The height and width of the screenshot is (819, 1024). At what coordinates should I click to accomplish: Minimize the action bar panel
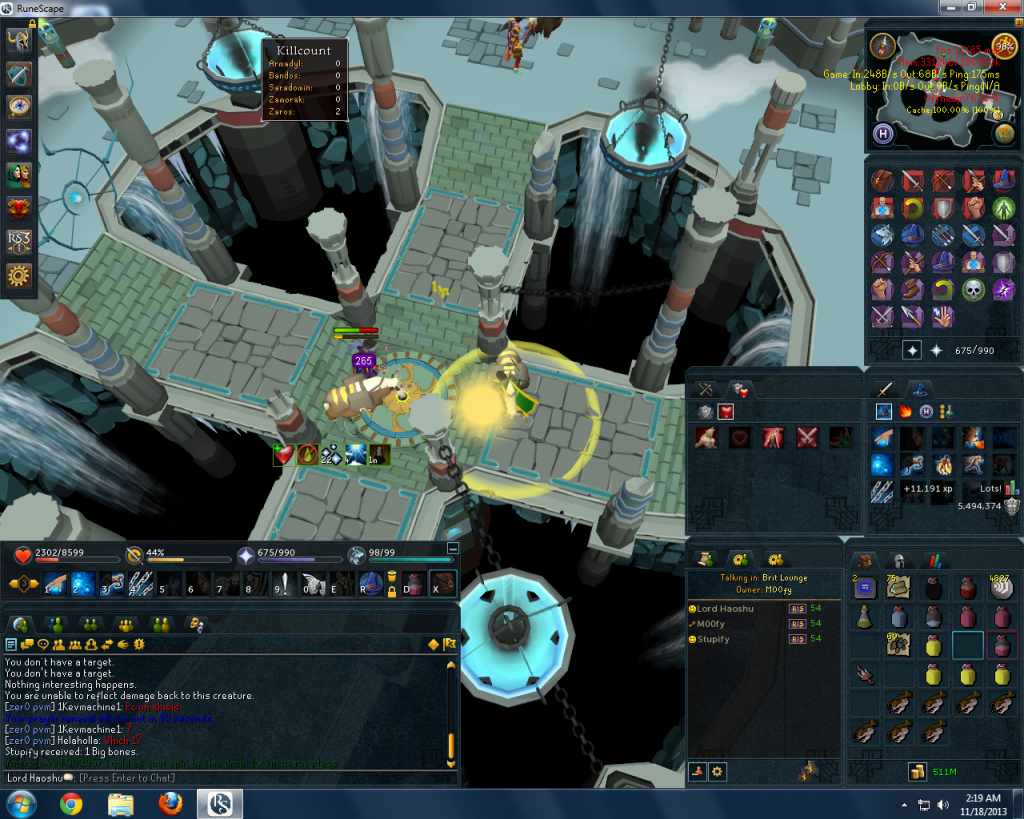(452, 548)
